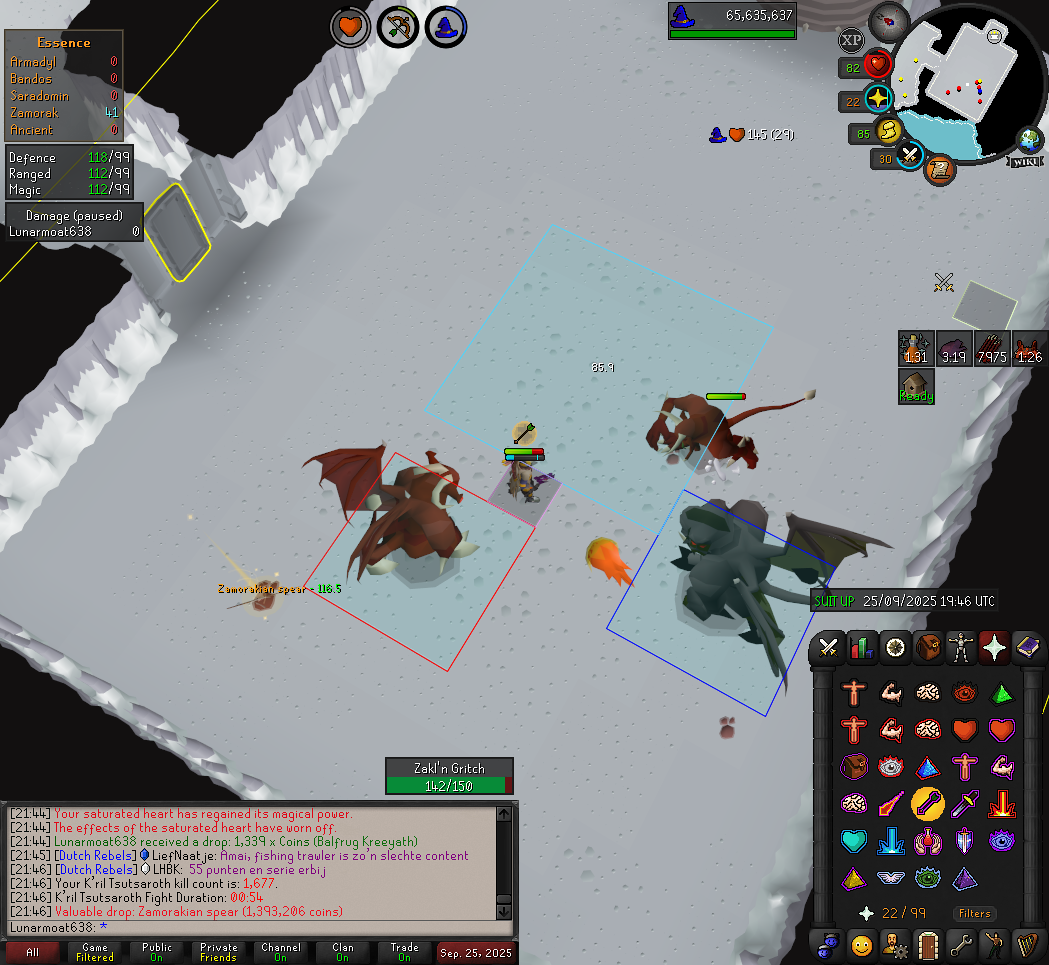Activate the Redemption prayer with the potion in hands
Image resolution: width=1049 pixels, height=965 pixels.
926,840
